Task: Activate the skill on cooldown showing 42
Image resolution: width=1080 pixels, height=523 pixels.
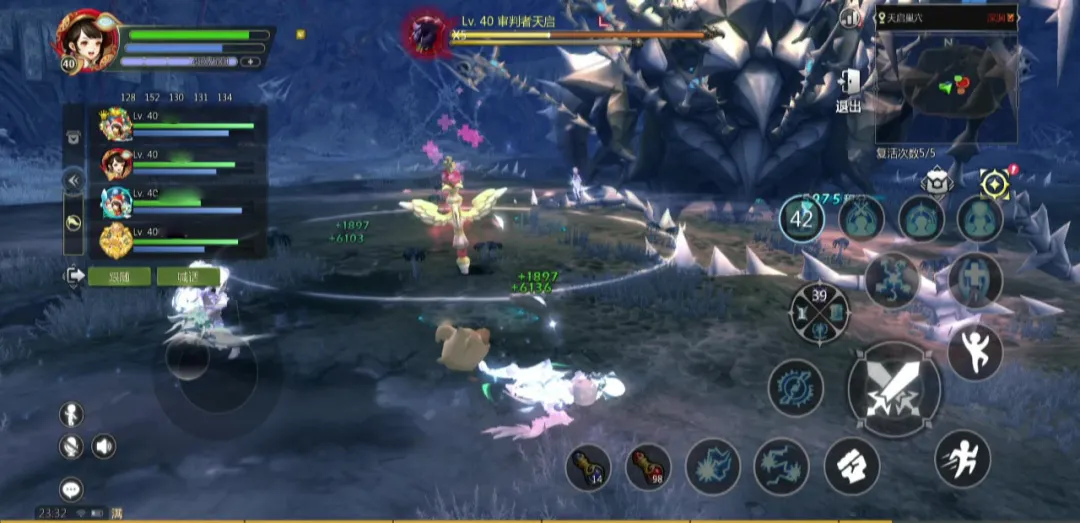Action: point(801,219)
